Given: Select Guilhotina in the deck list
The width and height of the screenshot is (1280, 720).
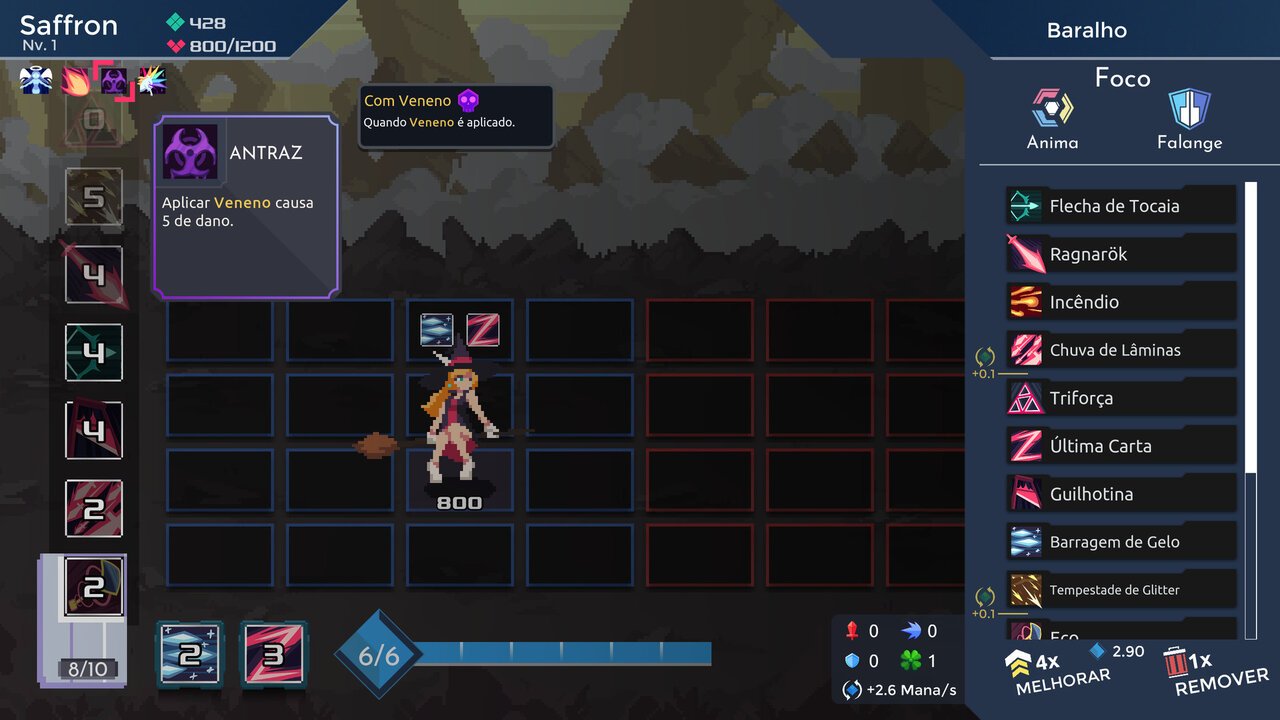Looking at the screenshot, I should tap(1120, 494).
